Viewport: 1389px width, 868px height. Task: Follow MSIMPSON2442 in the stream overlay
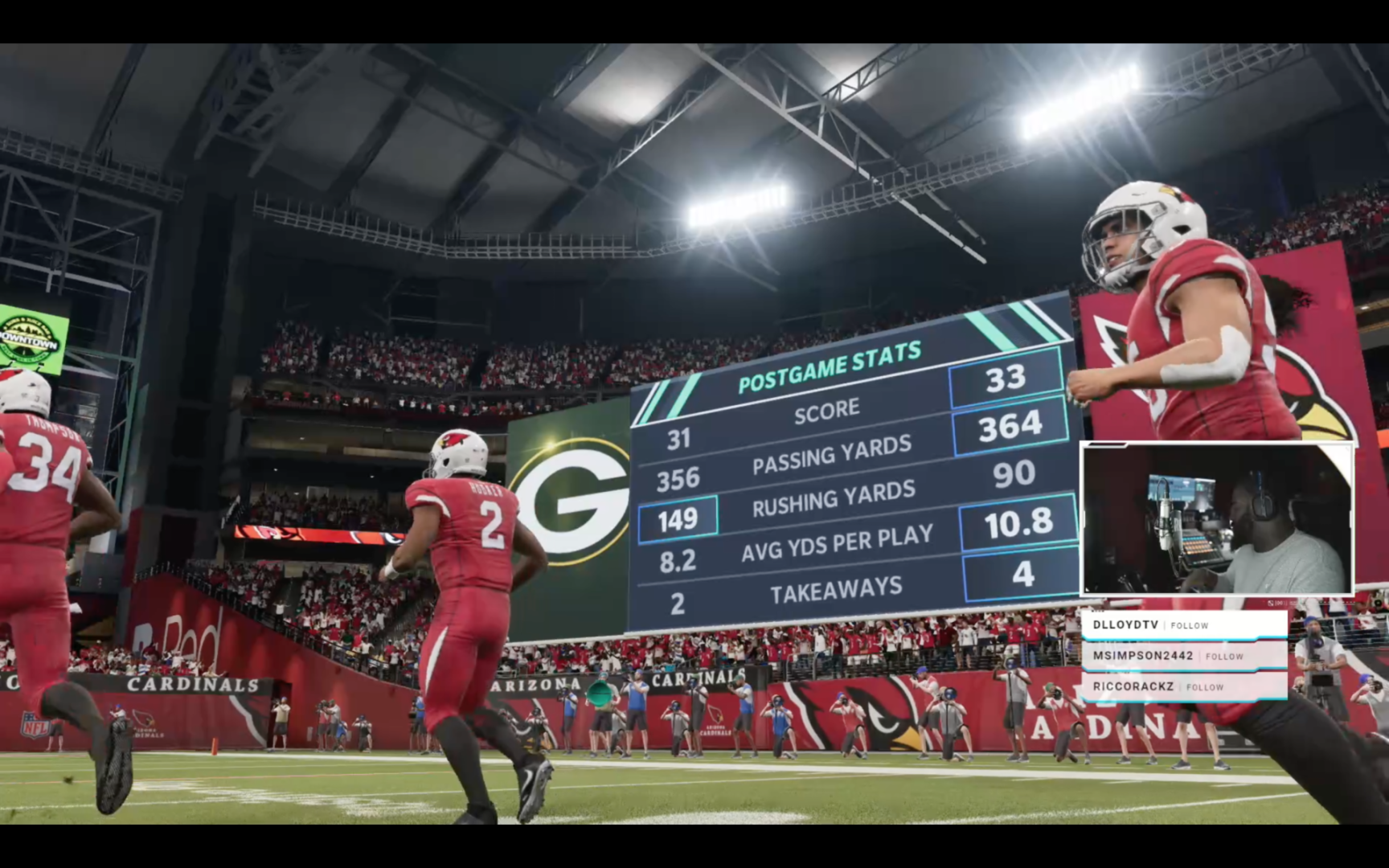point(1224,657)
